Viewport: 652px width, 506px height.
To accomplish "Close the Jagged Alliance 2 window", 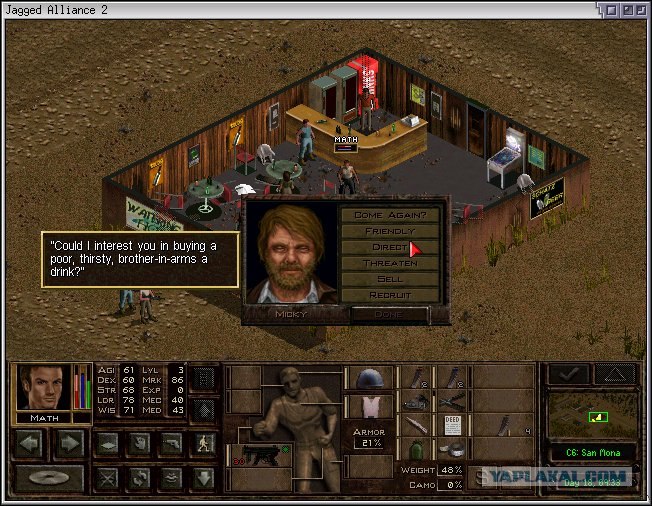I will [x=639, y=9].
